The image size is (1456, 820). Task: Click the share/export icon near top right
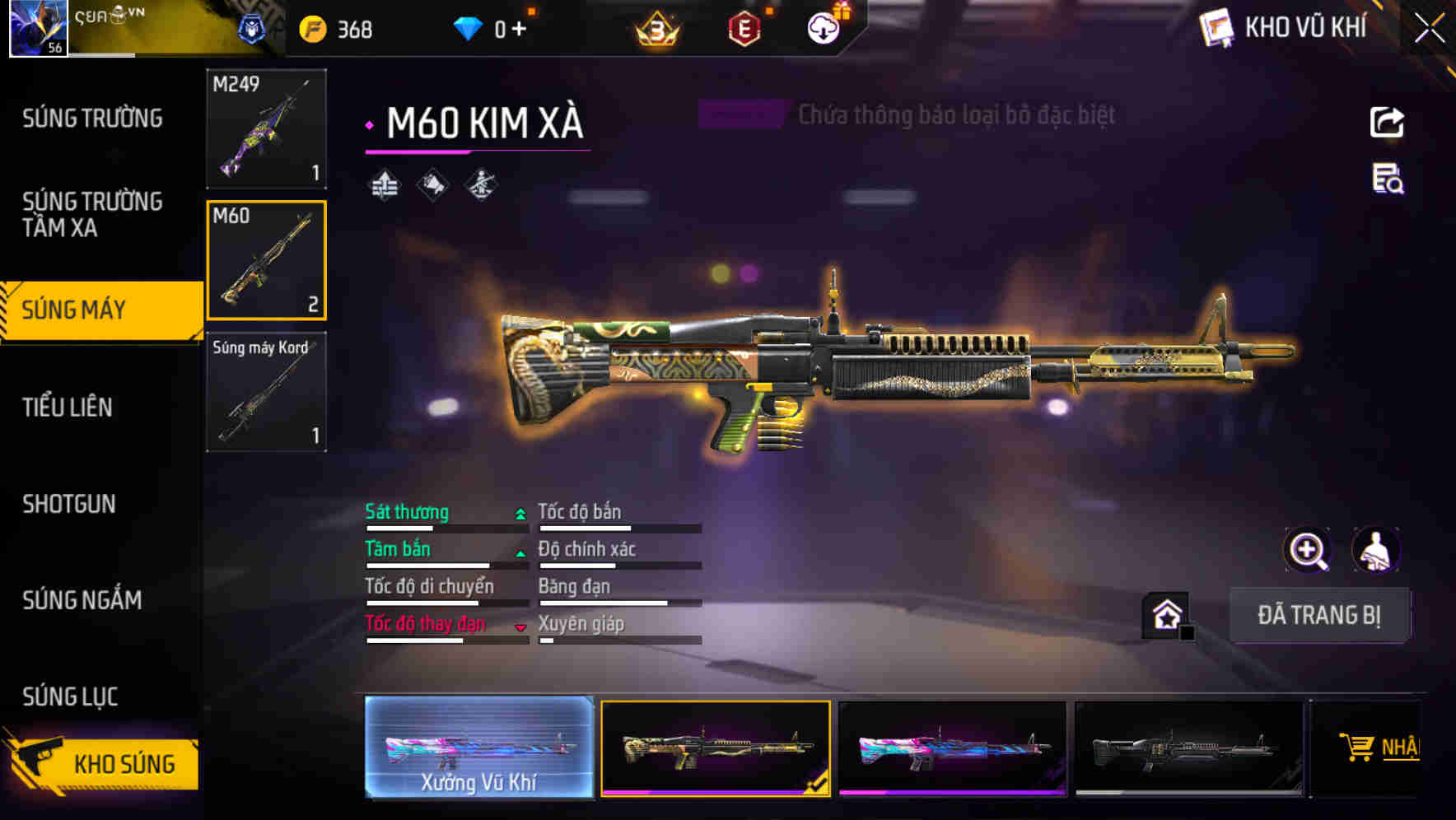(1387, 122)
